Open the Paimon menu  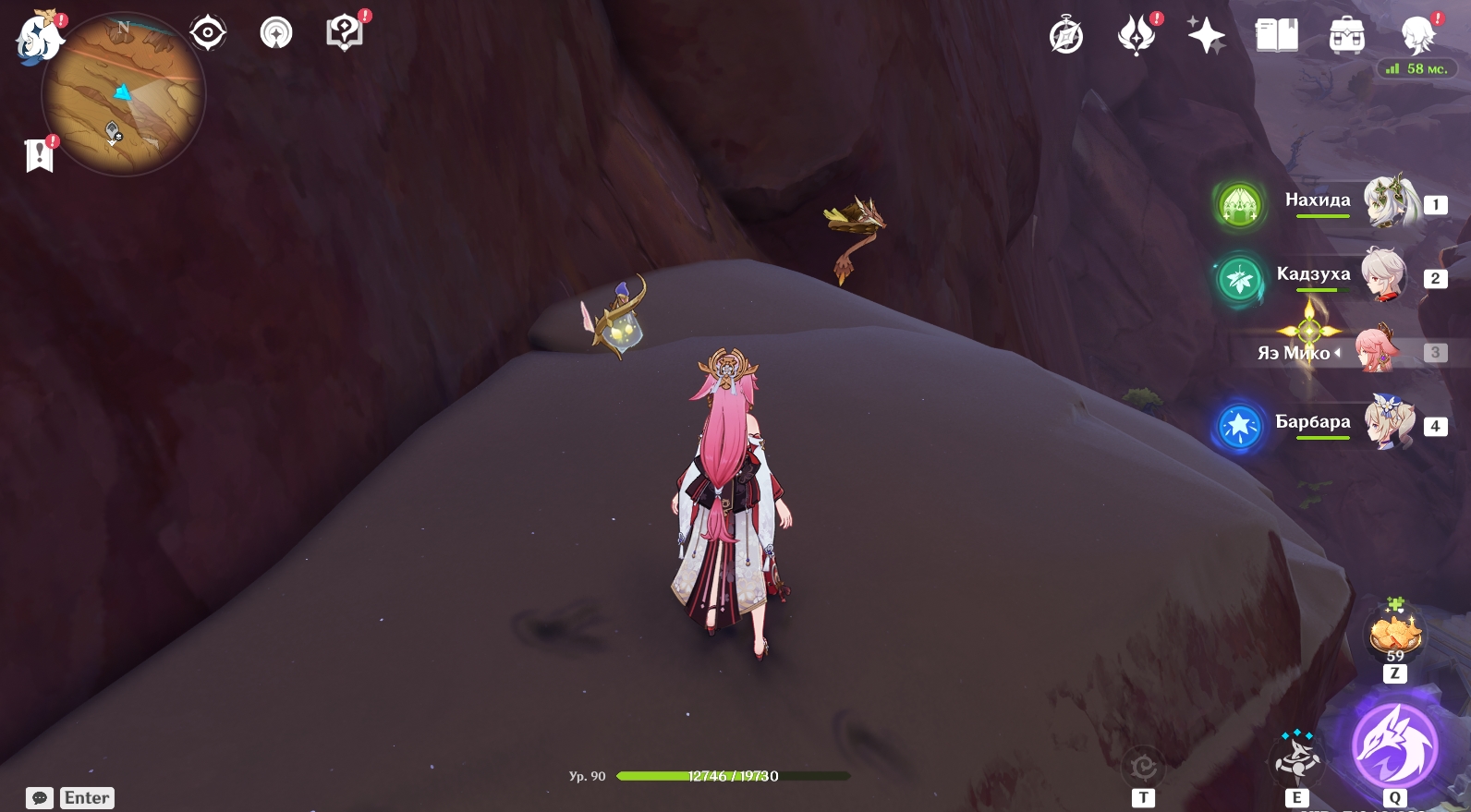pos(39,39)
